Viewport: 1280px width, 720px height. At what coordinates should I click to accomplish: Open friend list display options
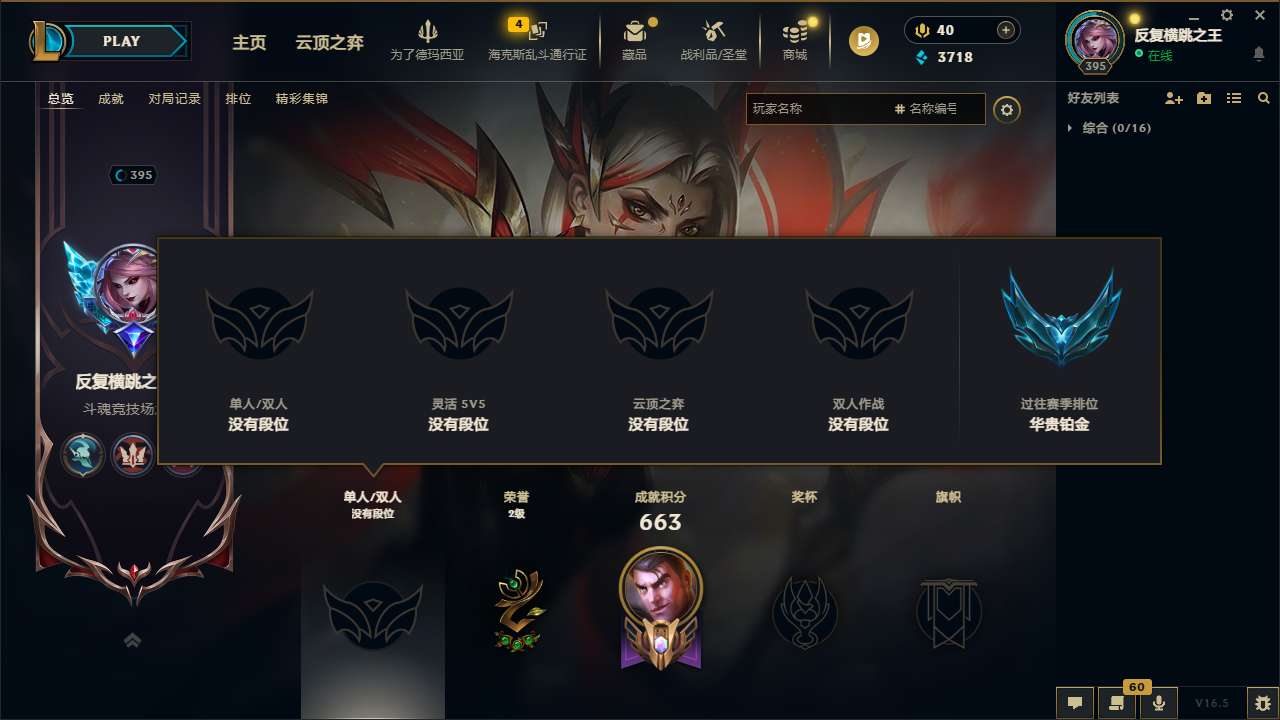(x=1233, y=98)
